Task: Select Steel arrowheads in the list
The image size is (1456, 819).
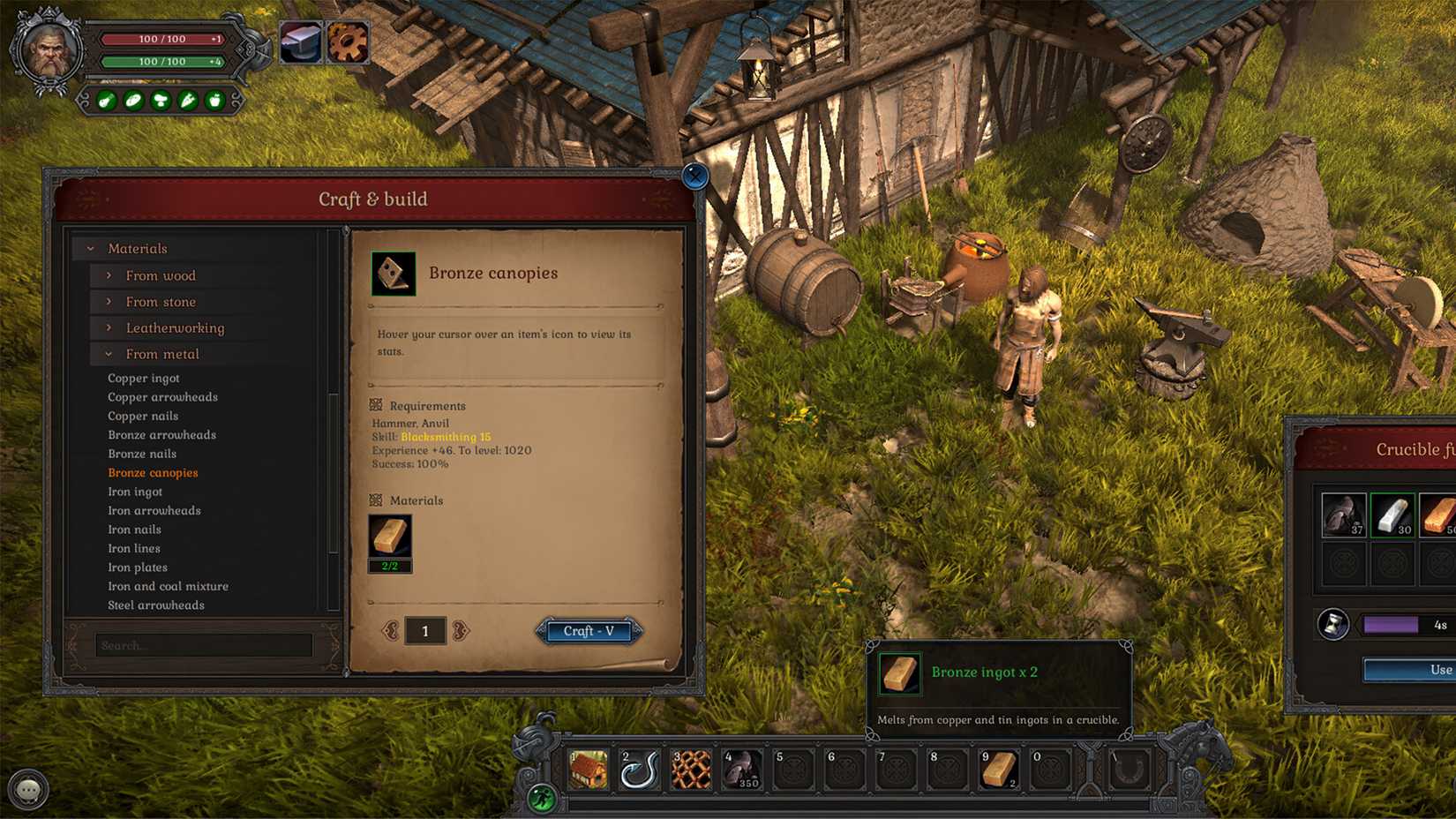Action: coord(156,605)
